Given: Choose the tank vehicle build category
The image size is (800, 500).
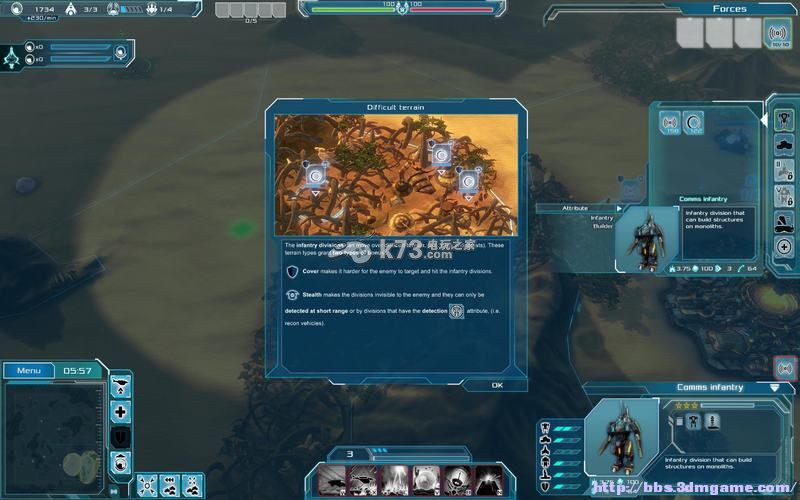Looking at the screenshot, I should pos(784,145).
